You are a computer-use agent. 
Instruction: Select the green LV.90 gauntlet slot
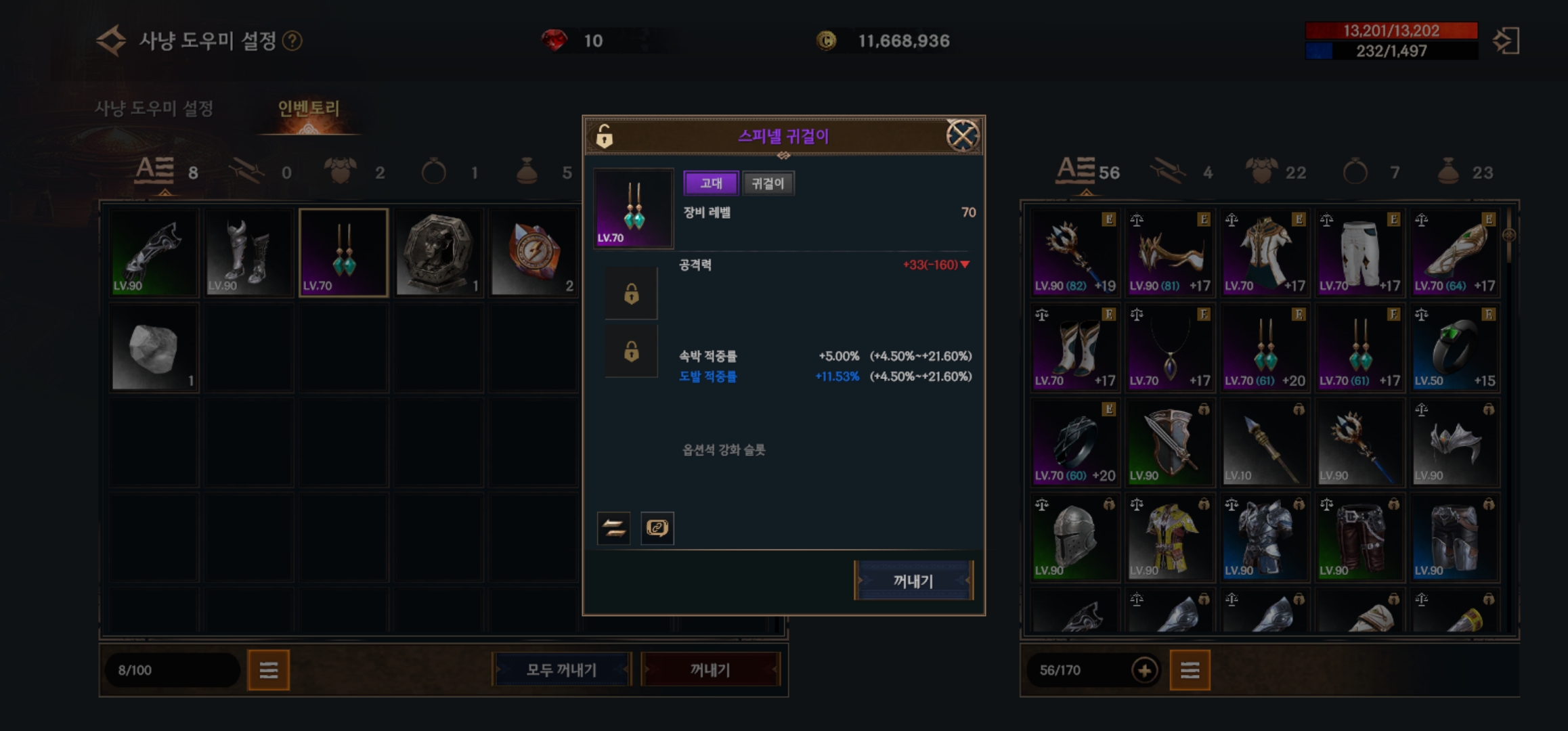click(154, 252)
